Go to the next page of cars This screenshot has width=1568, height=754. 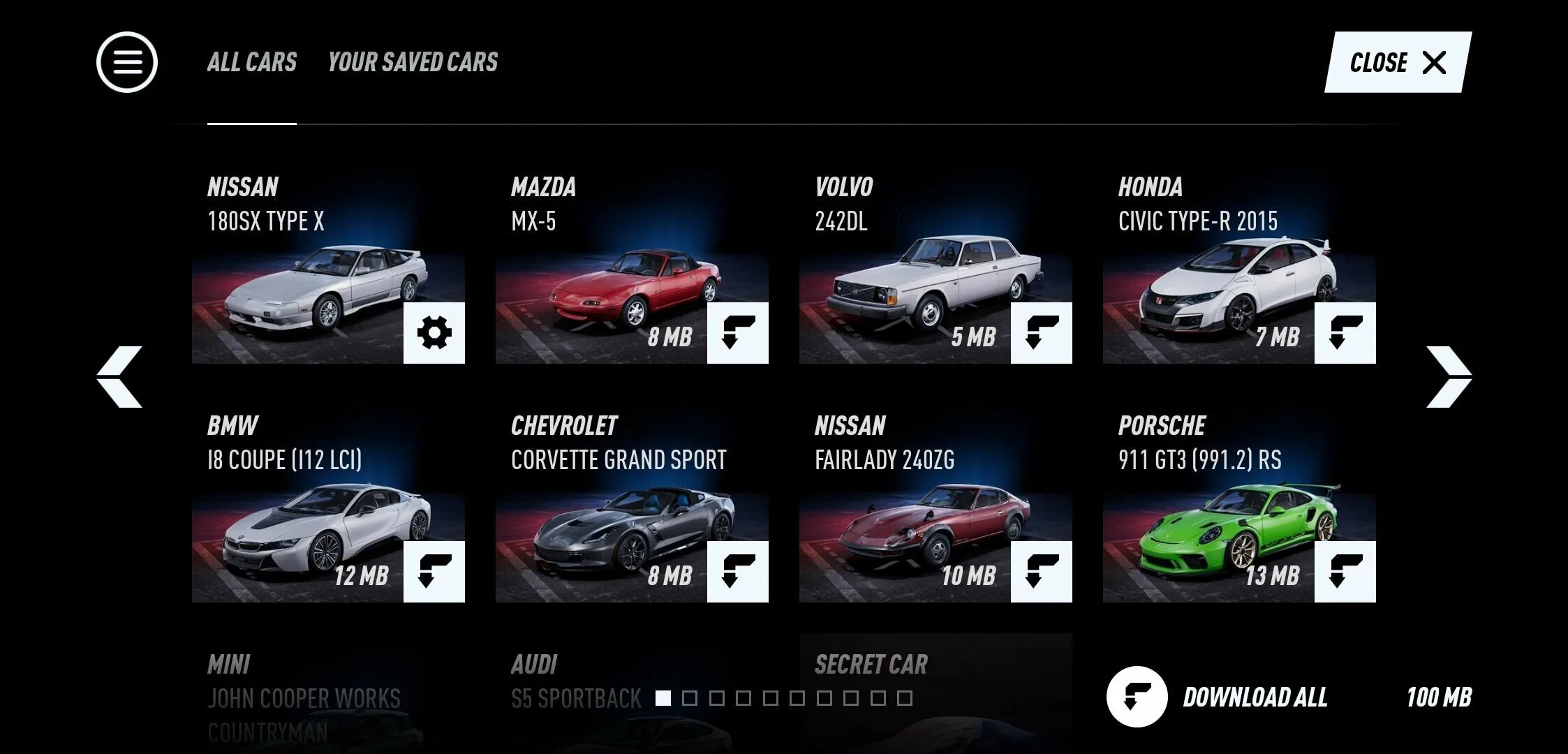point(1449,376)
